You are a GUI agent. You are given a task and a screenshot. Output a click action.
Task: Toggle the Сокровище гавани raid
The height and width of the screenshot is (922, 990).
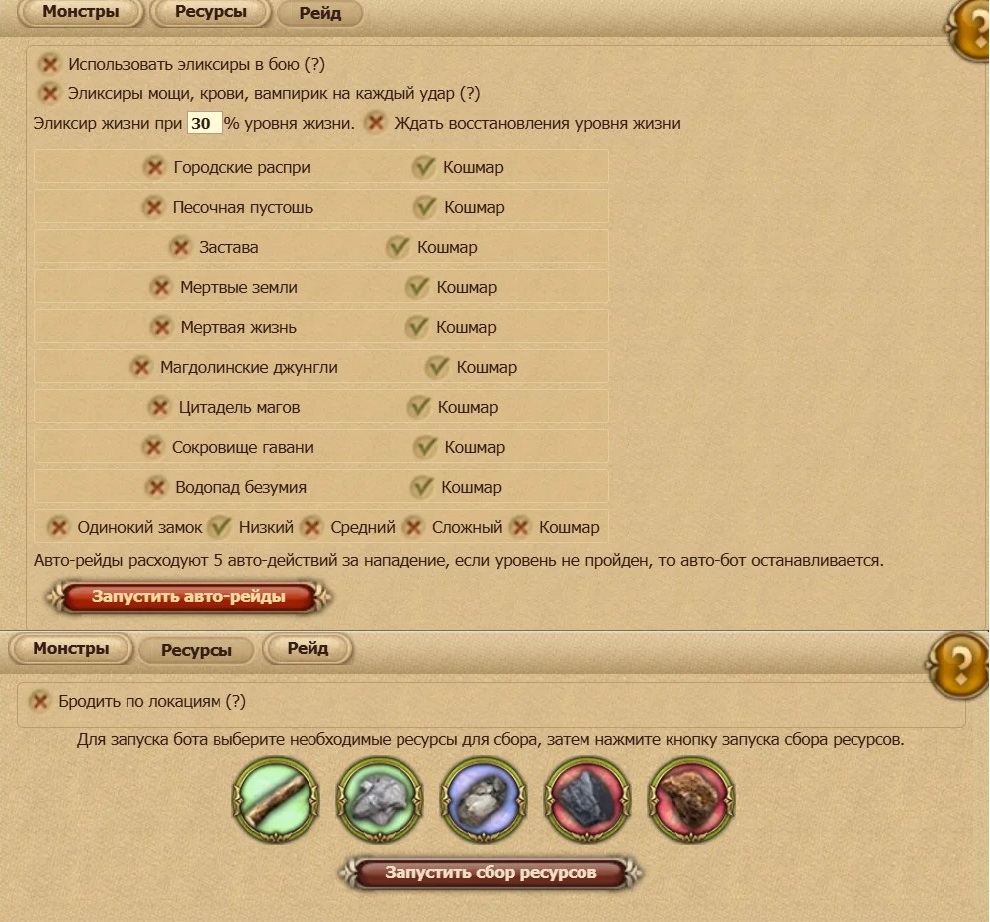tap(152, 447)
